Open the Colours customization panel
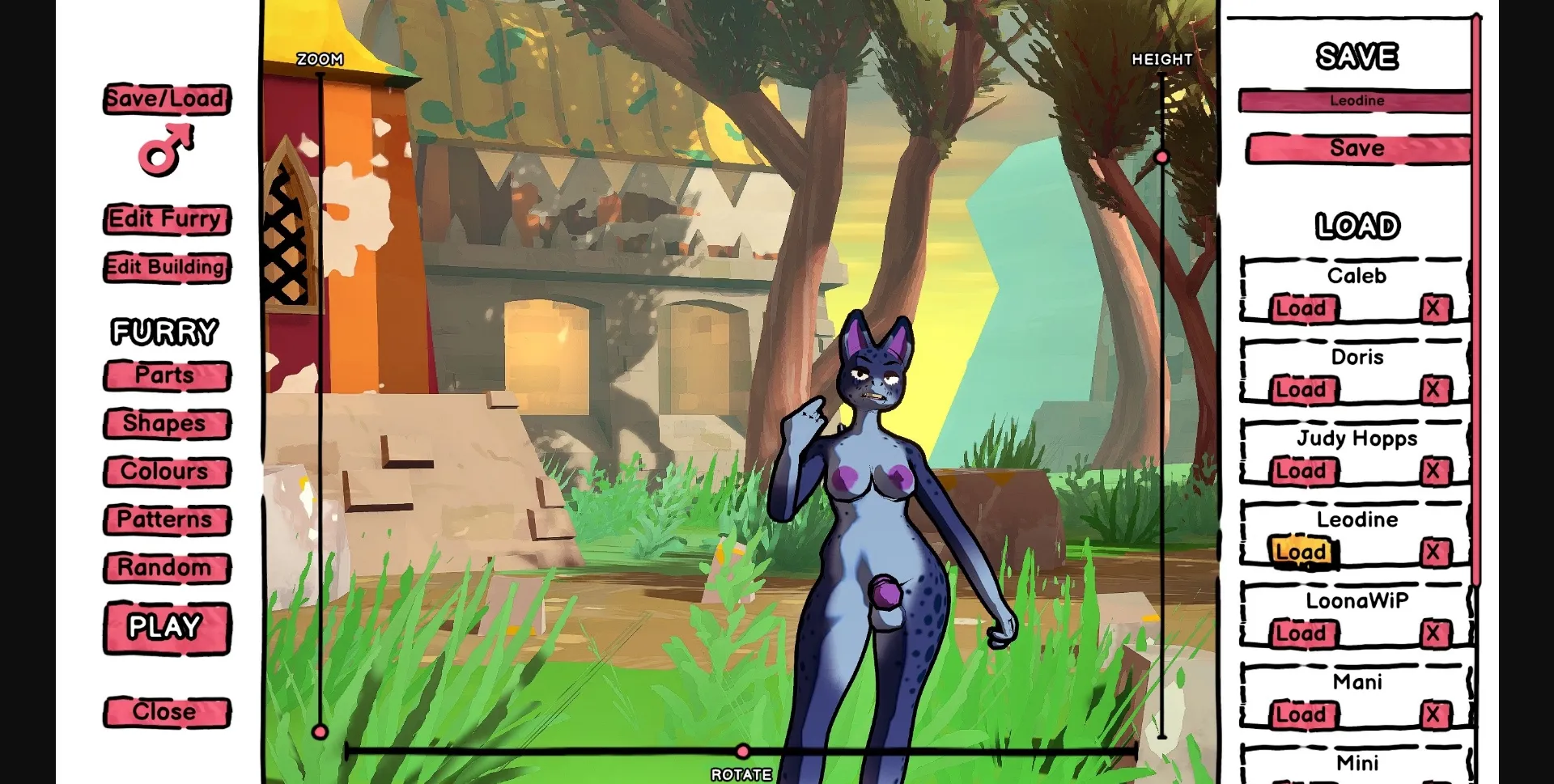 click(165, 471)
